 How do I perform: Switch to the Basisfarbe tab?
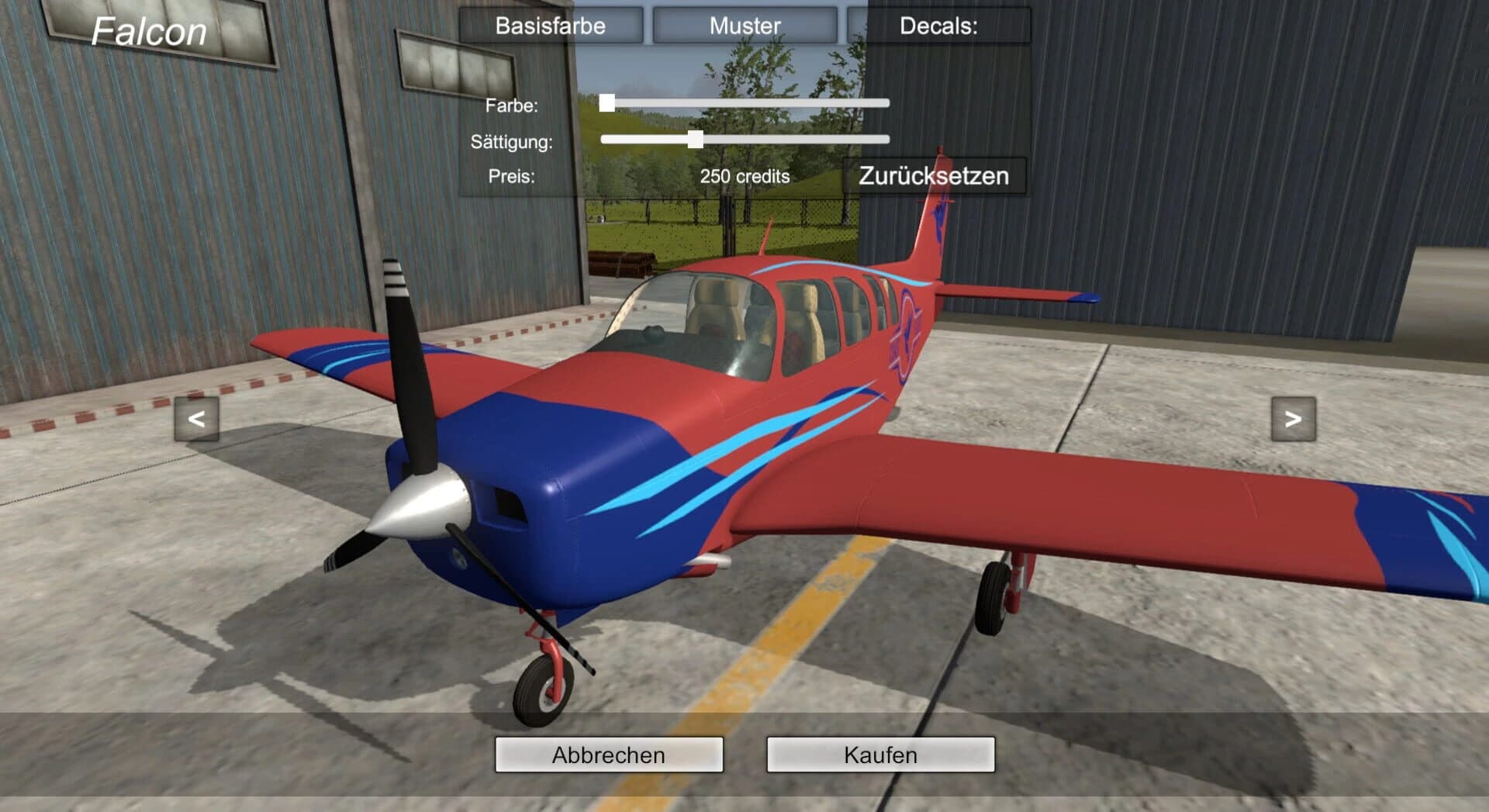[550, 25]
